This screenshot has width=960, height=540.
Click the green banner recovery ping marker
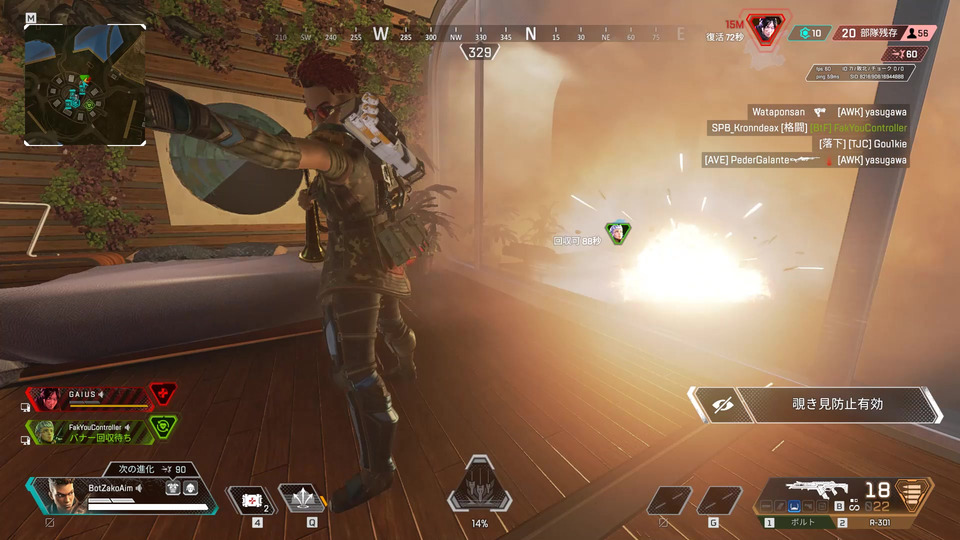pyautogui.click(x=618, y=233)
